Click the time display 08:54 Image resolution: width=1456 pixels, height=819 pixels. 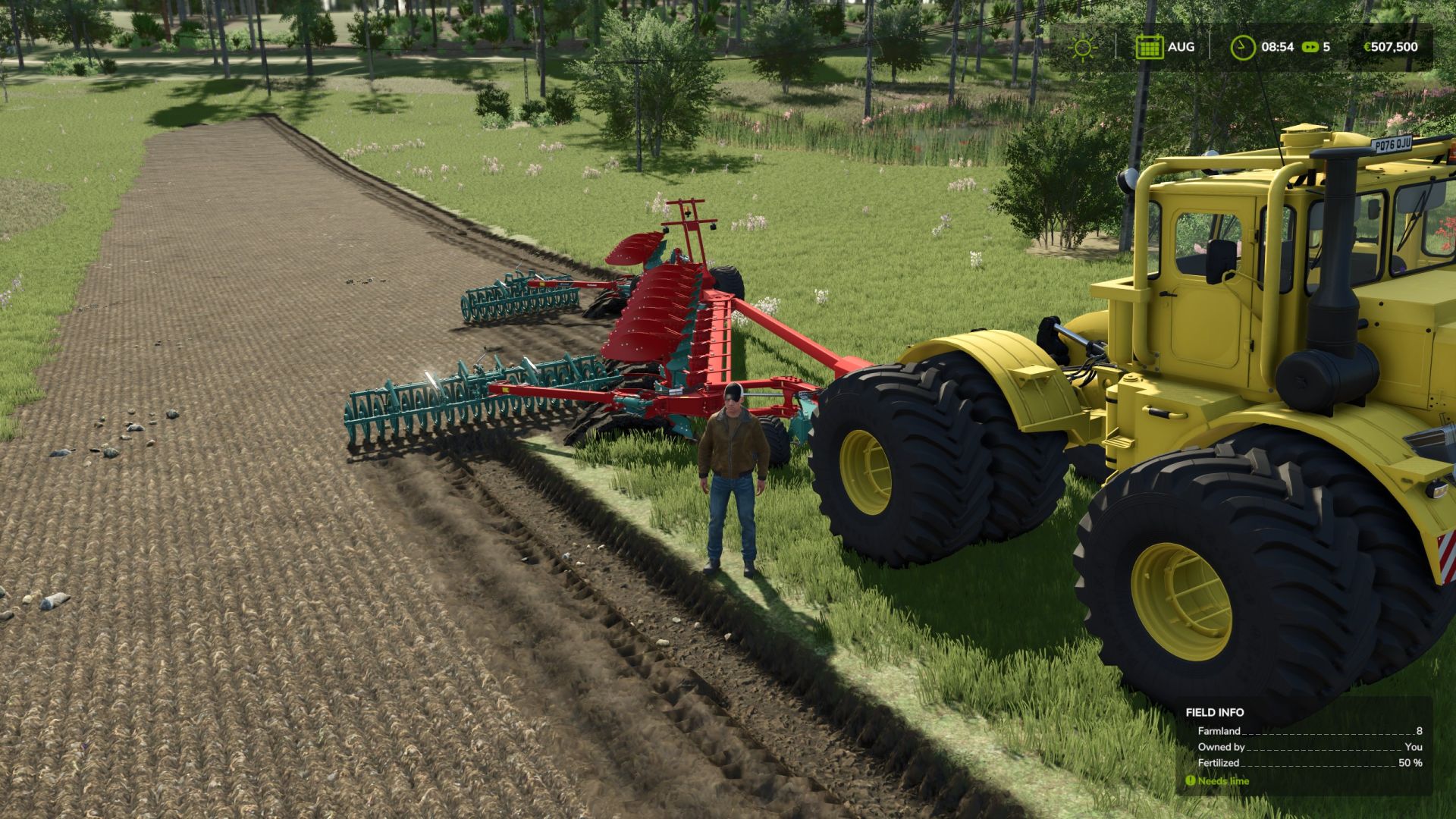click(1279, 47)
